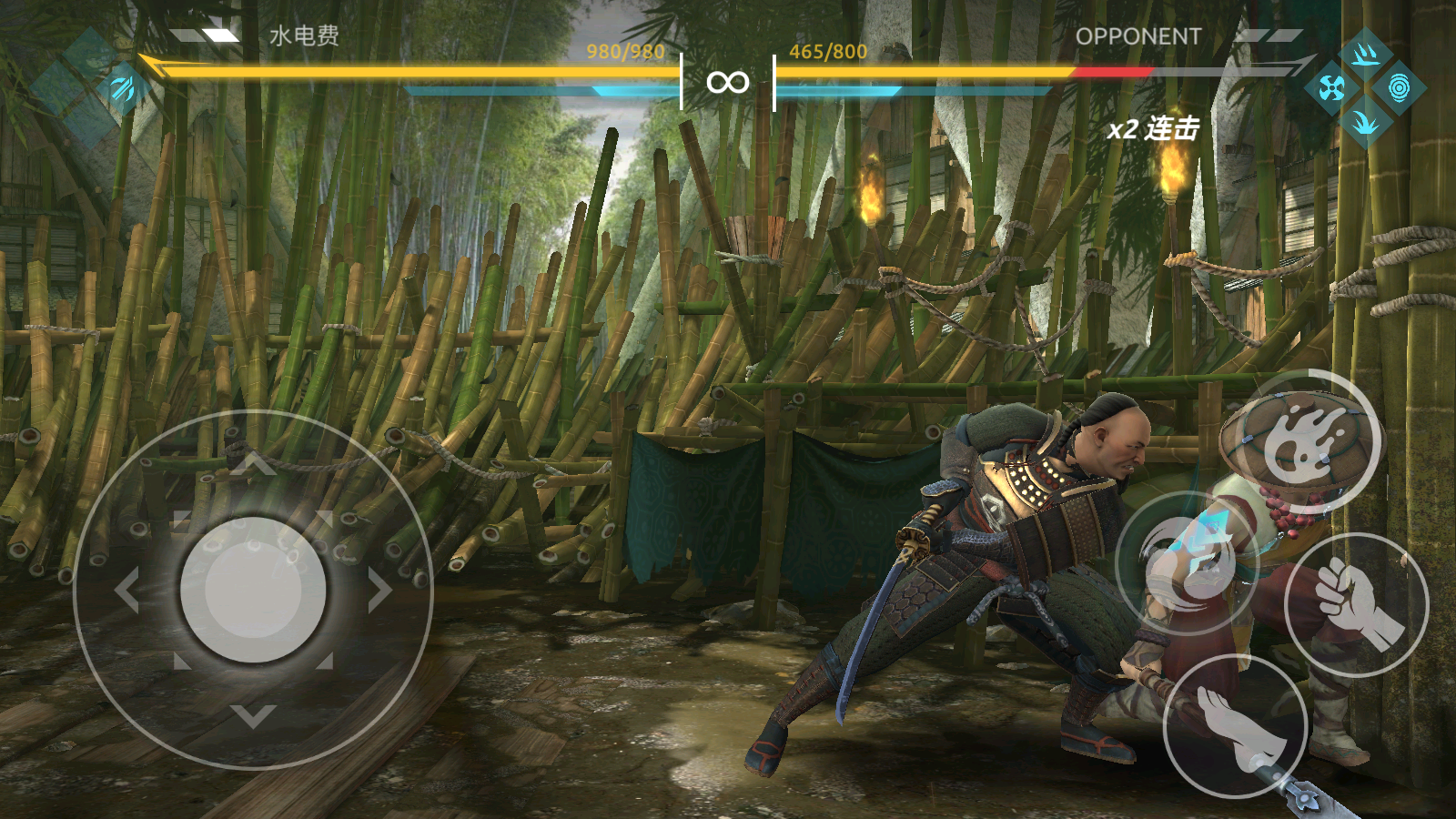Tap the joystick's right arrow

pyautogui.click(x=379, y=590)
